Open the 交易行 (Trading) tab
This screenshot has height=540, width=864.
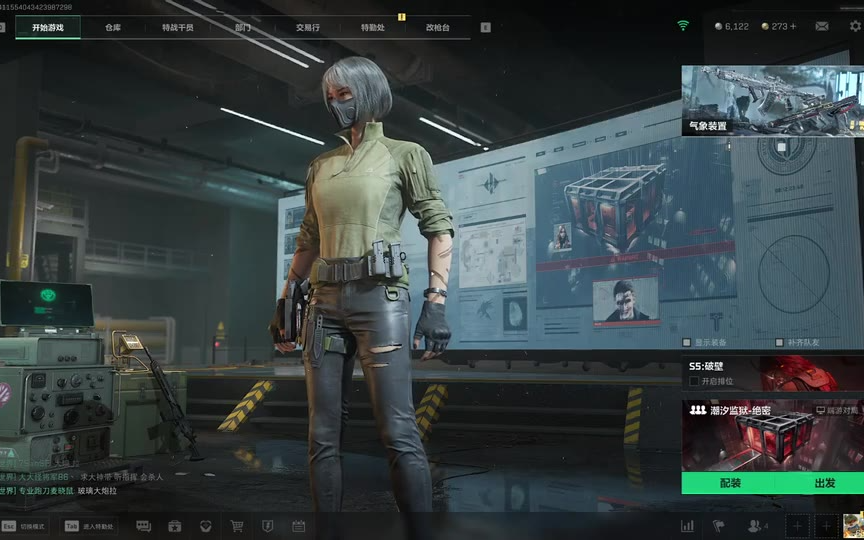(307, 28)
